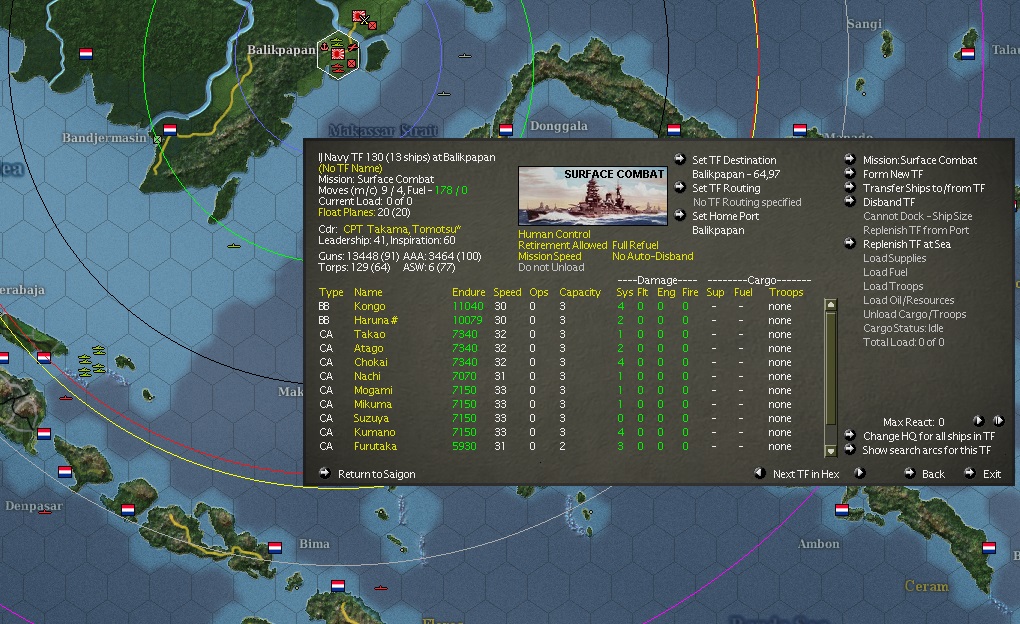Change the Surface Combat mission type
Viewport: 1020px width, 624px height.
click(919, 160)
